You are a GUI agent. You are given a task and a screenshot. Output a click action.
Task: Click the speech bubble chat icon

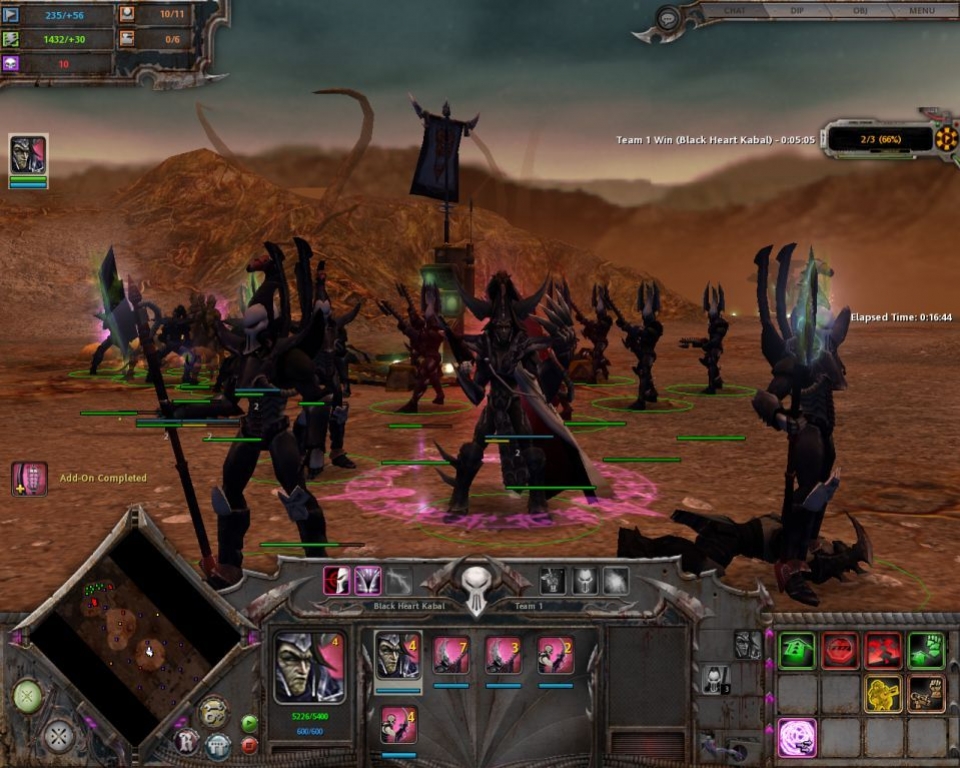pos(669,19)
